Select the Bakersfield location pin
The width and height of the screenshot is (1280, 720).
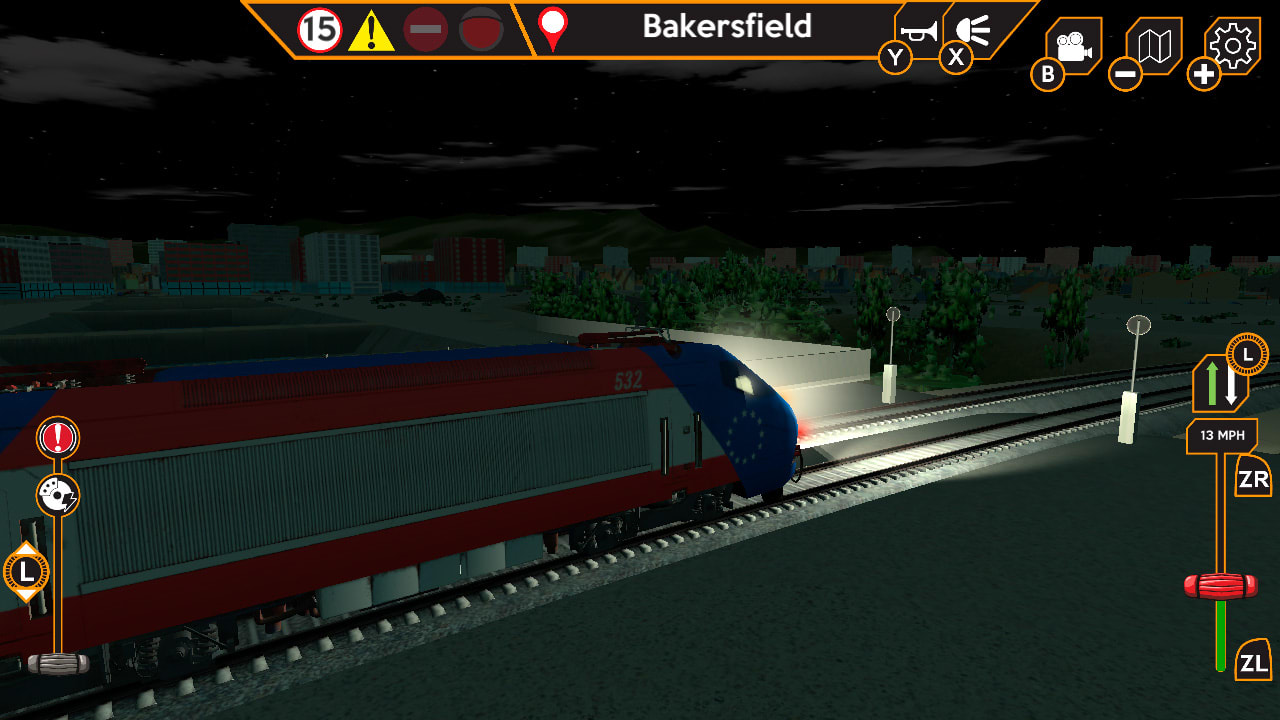point(550,29)
